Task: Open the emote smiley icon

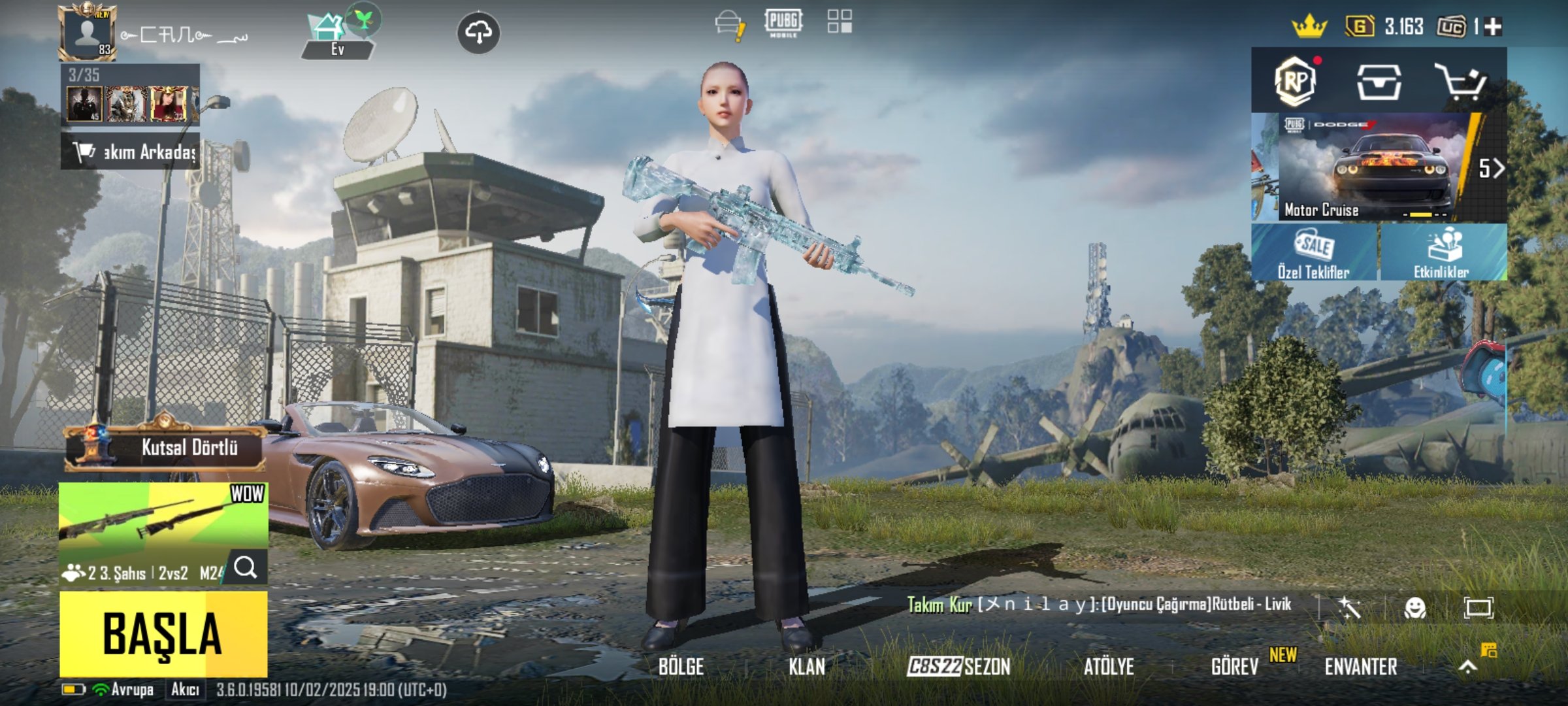Action: (1414, 608)
